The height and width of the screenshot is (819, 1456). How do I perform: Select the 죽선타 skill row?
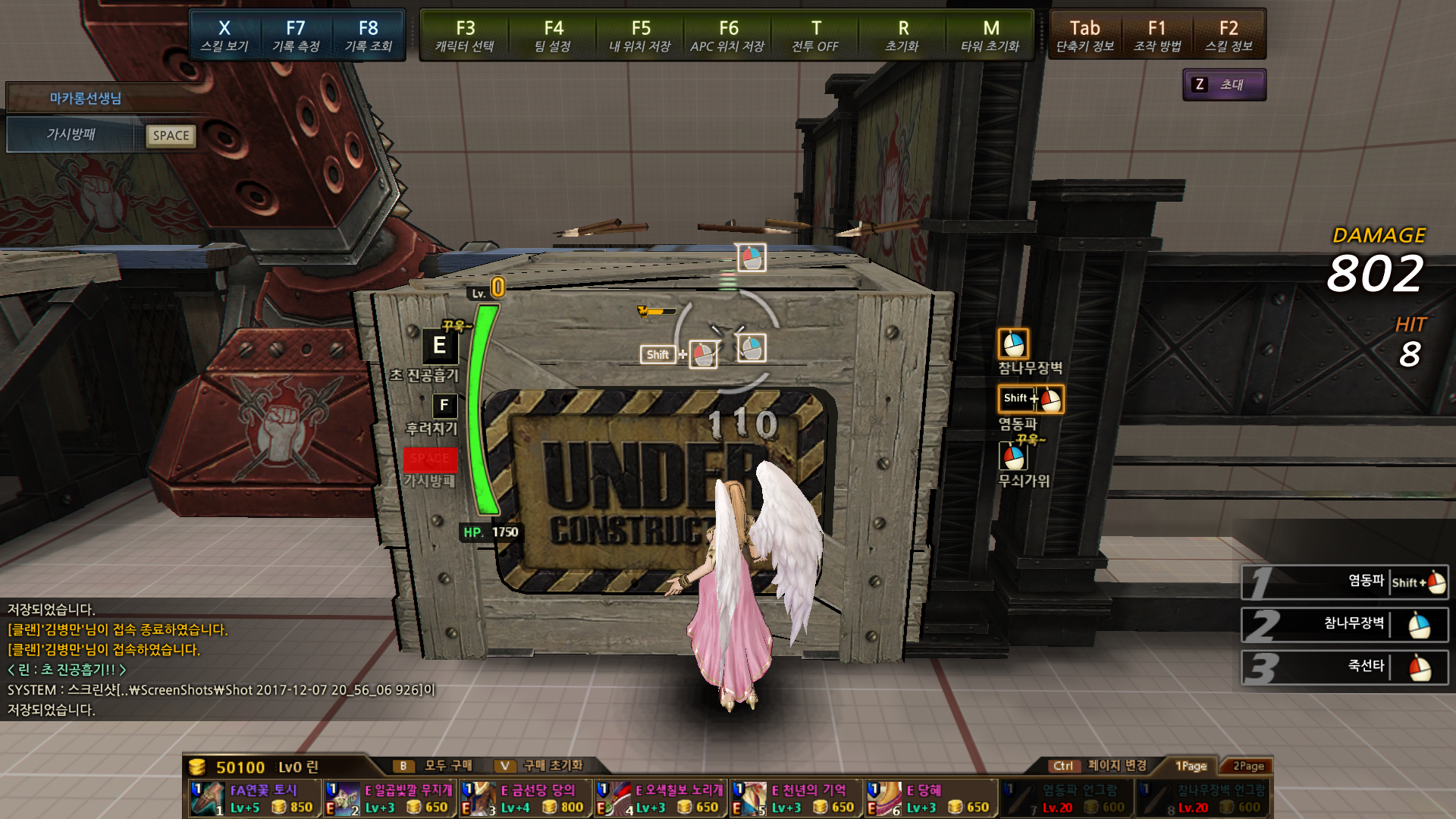point(1345,667)
